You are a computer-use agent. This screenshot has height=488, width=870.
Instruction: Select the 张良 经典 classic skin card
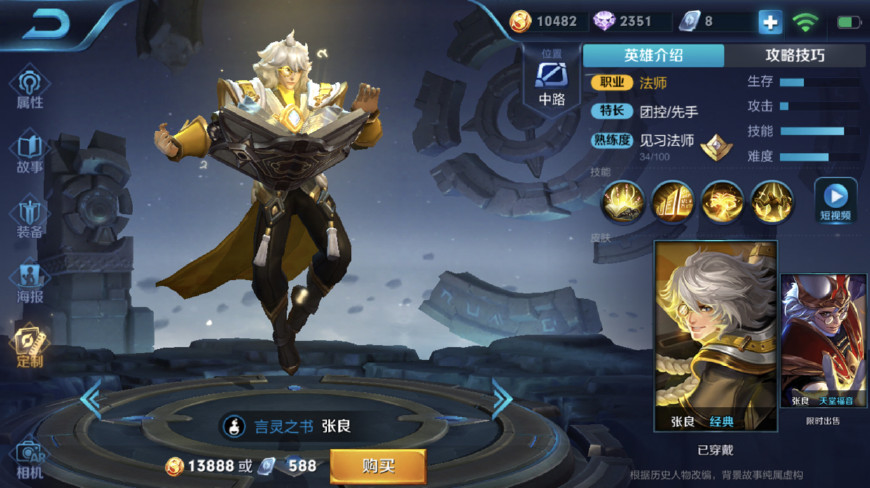[x=715, y=335]
